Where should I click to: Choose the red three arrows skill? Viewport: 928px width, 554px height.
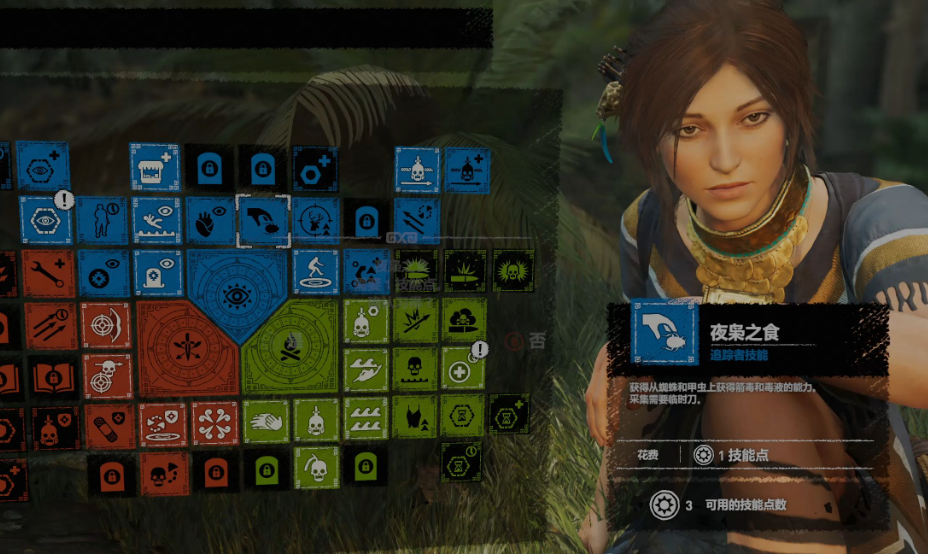click(x=50, y=324)
